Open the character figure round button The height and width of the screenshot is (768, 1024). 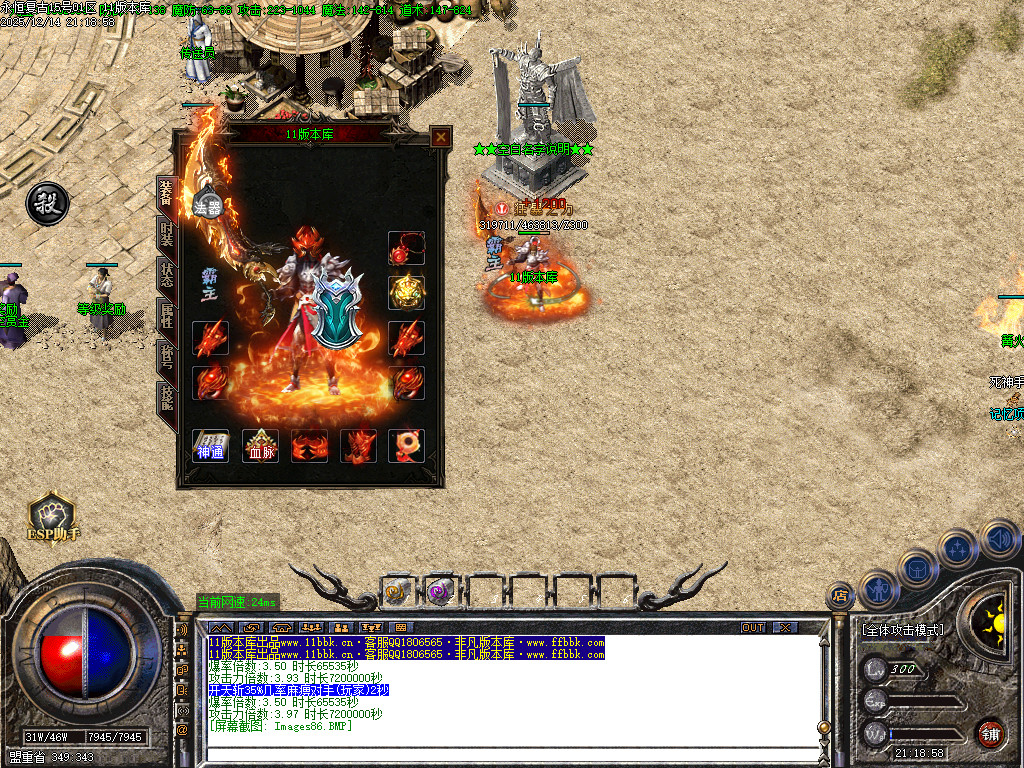point(877,589)
